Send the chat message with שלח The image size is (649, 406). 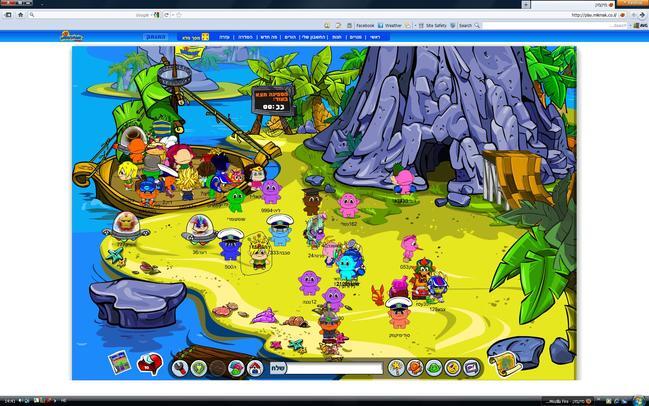(x=281, y=368)
